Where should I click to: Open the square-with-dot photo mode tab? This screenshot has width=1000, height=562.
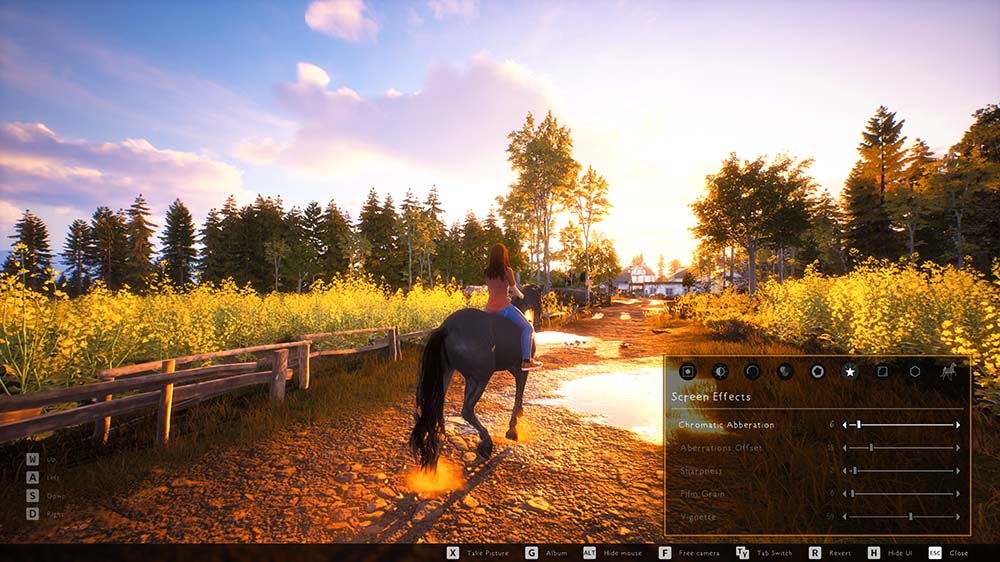(687, 371)
